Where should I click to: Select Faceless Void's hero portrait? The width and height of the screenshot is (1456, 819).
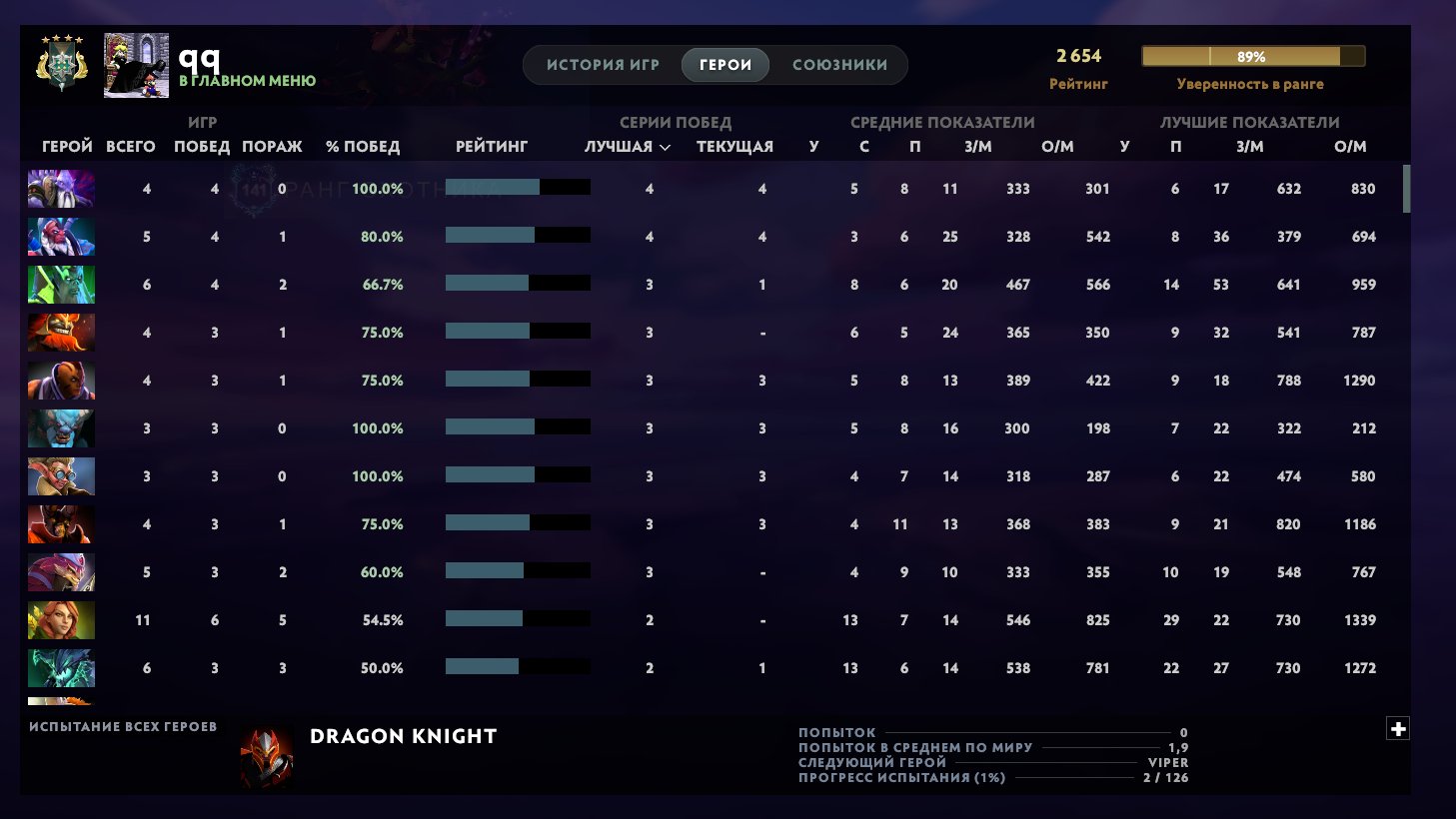tap(60, 188)
